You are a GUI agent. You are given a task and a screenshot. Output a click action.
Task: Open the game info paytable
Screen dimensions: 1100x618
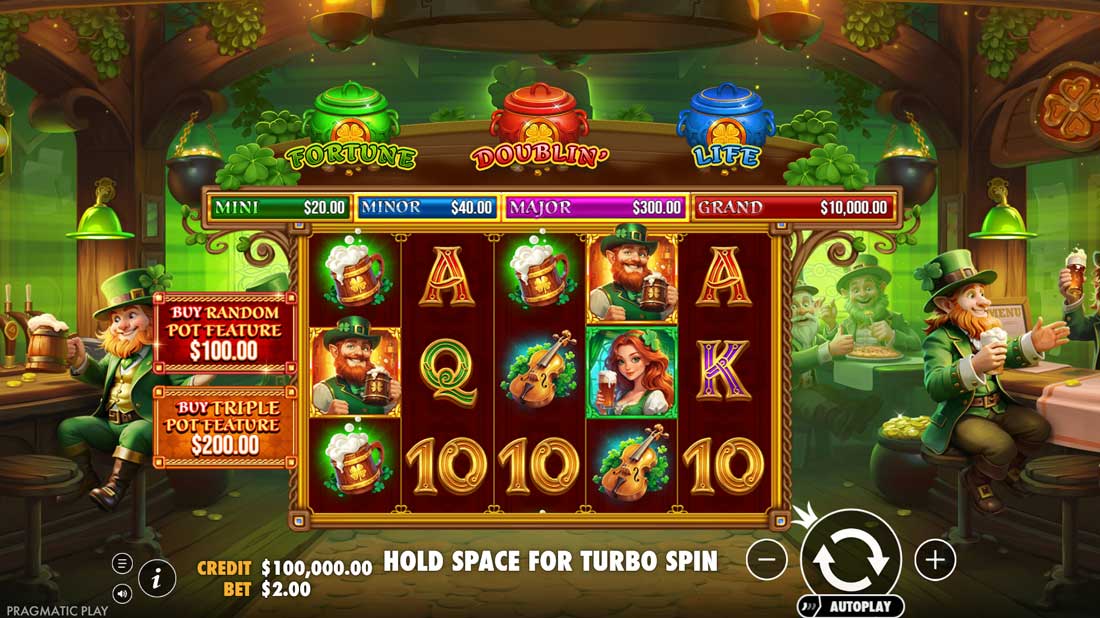coord(157,577)
